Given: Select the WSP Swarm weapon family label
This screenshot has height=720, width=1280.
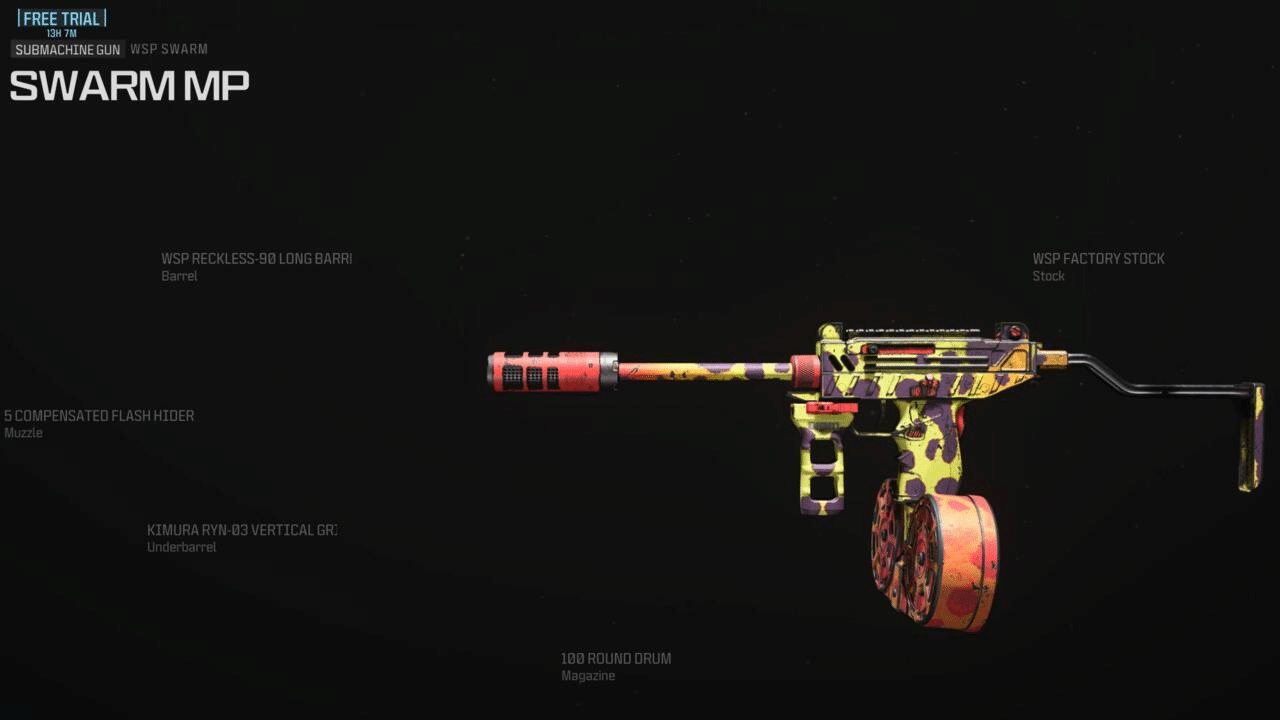Looking at the screenshot, I should pos(168,49).
